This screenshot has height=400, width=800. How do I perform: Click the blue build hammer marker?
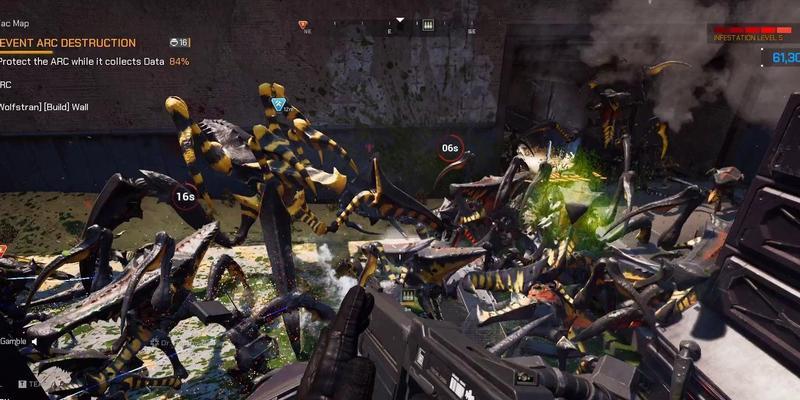[x=279, y=104]
